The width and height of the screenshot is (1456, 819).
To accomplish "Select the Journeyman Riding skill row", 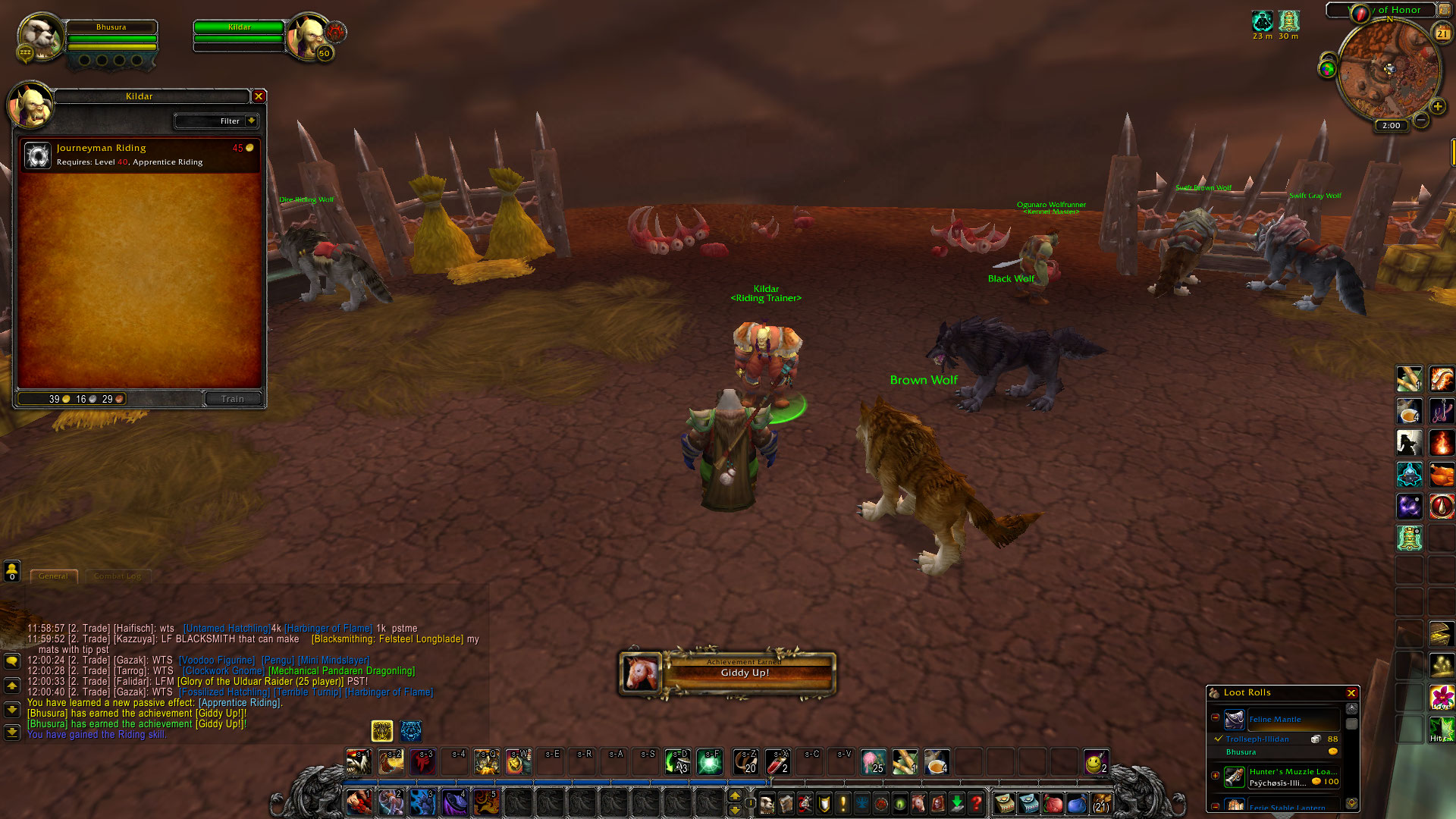I will (x=140, y=155).
